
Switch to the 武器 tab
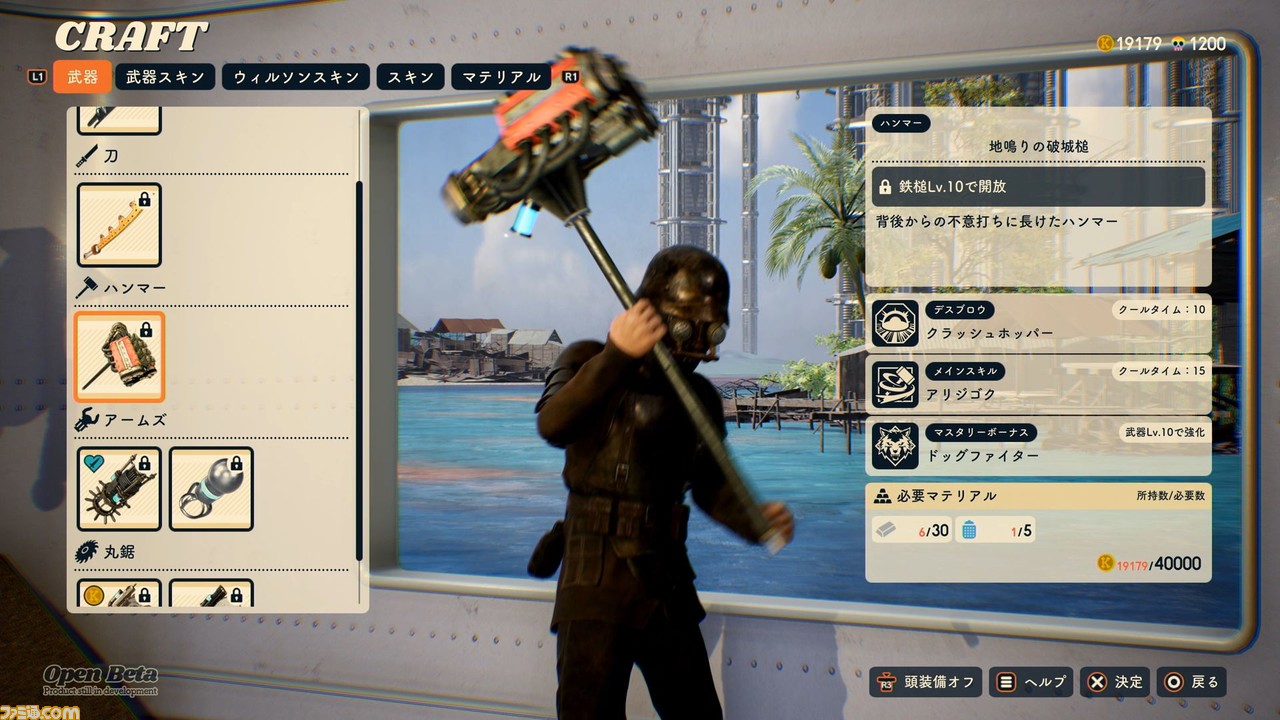click(x=82, y=77)
